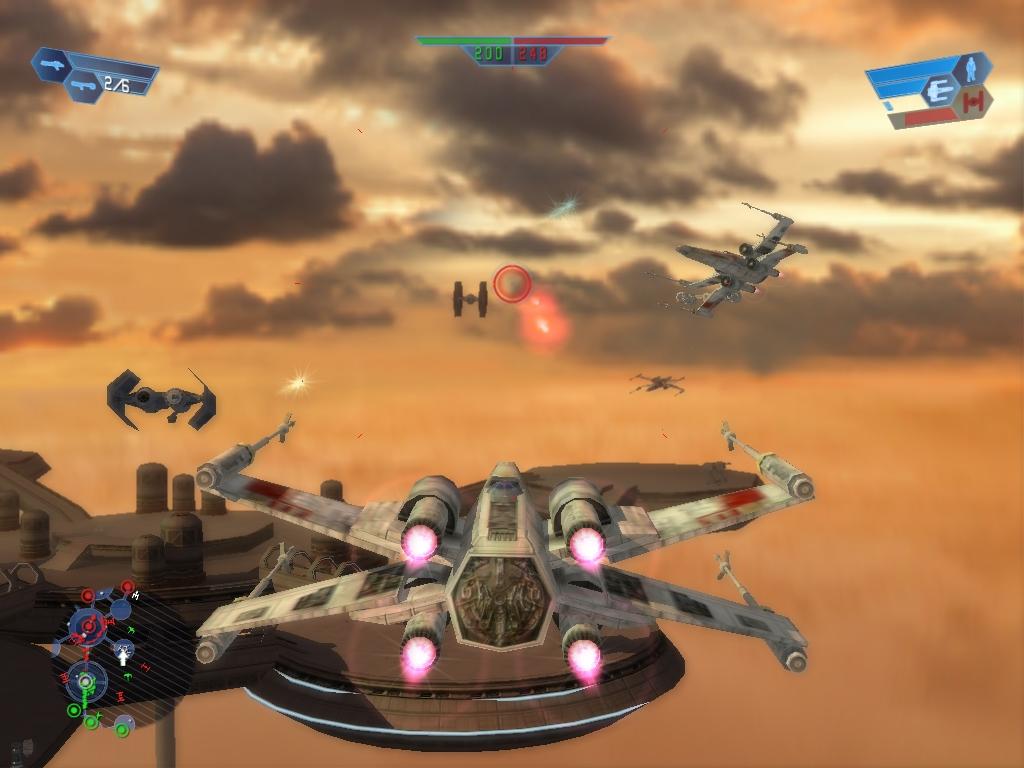Viewport: 1024px width, 768px height.
Task: Select the laser cannon weapon icon
Action: 50,64
